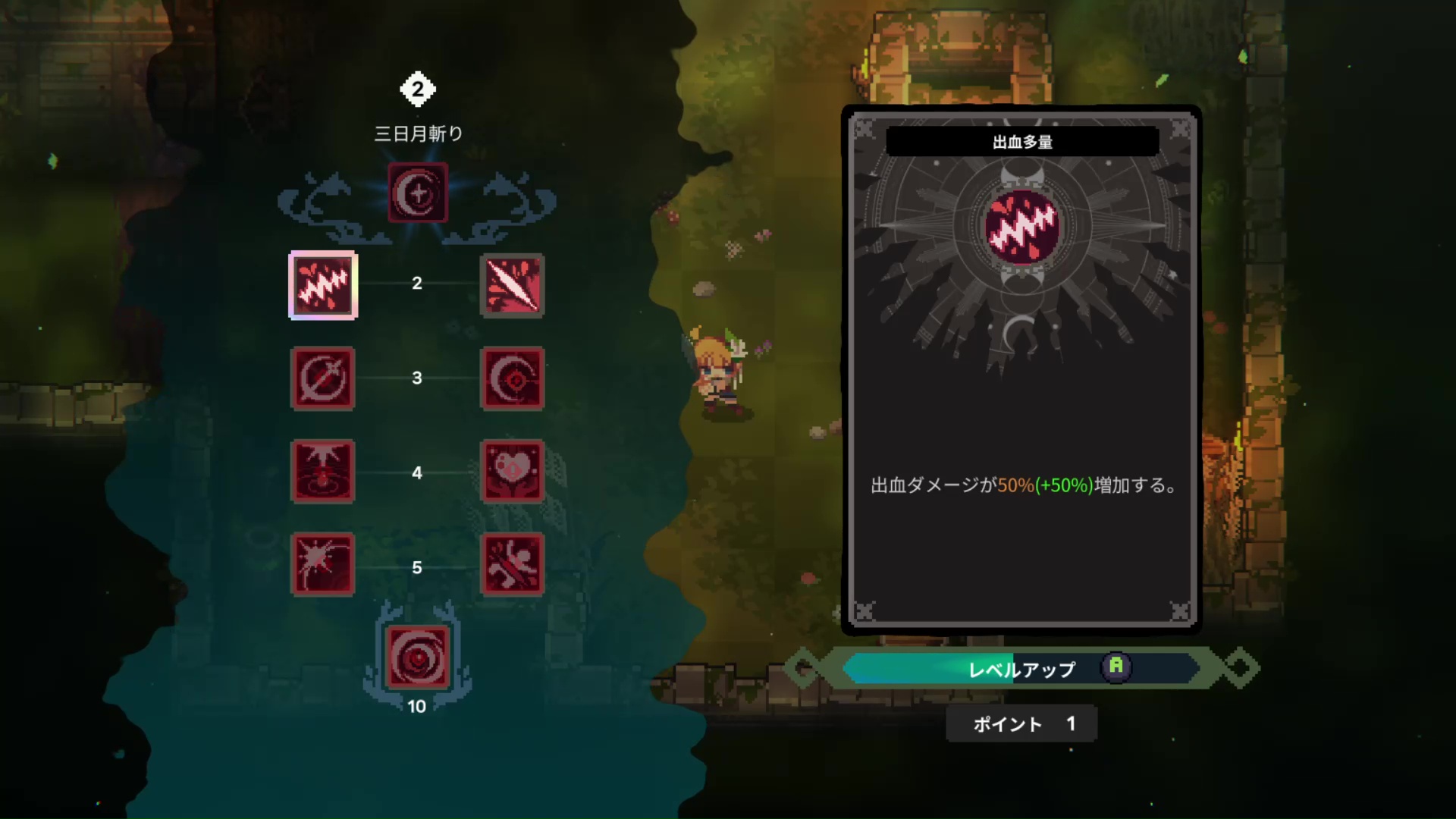Viewport: 1456px width, 819px height.
Task: Choose the blood drop splash skill node
Action: coord(323,472)
